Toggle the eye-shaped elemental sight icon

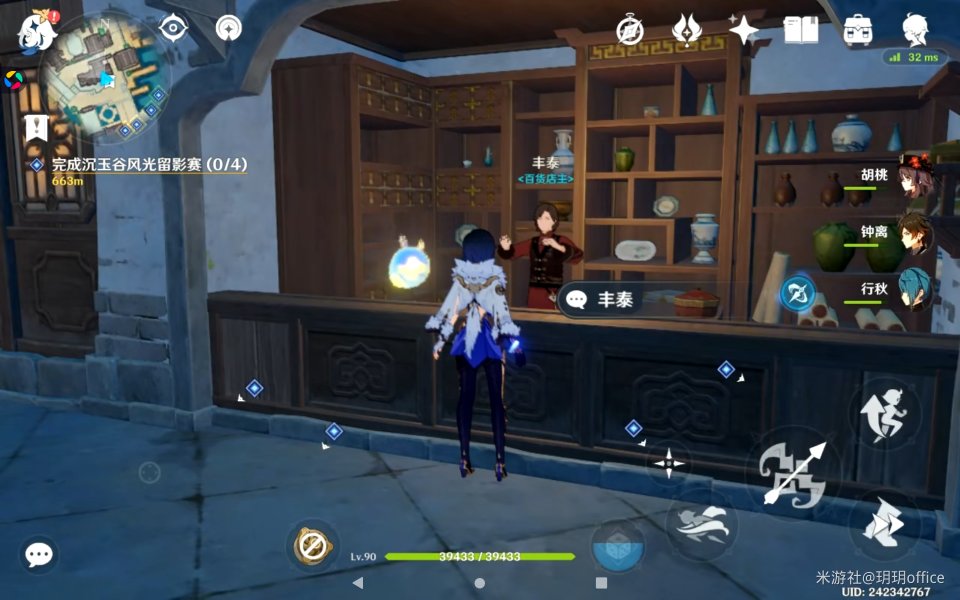(x=175, y=27)
